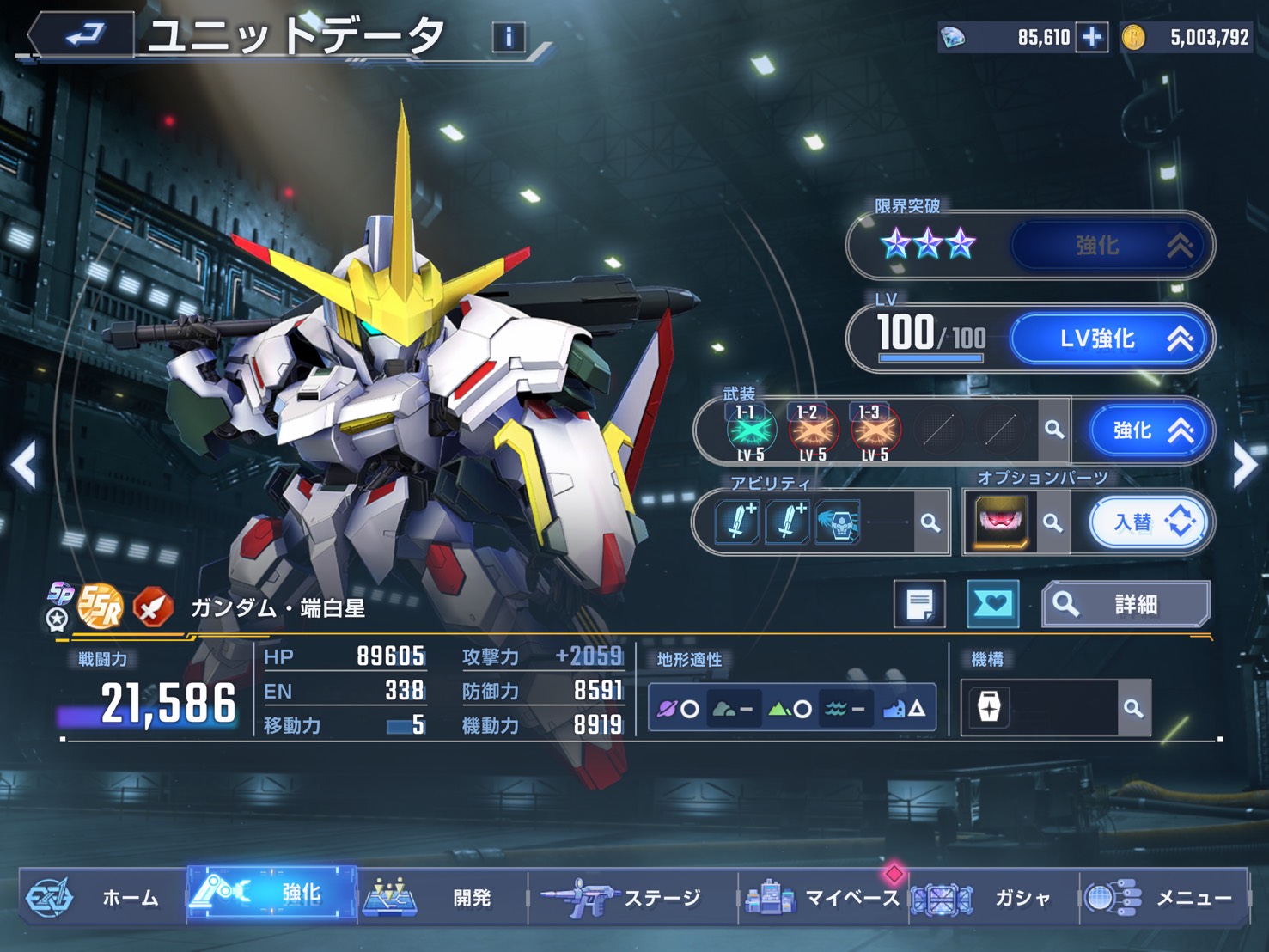Inspect the 機構 mechanism with its magnifier
1269x952 pixels.
click(1133, 708)
